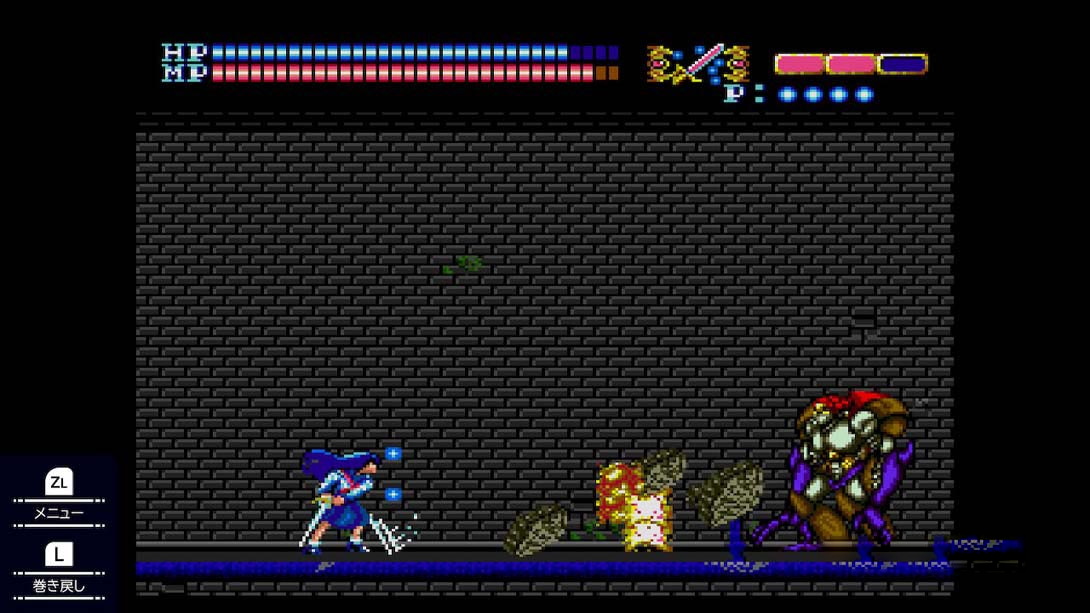The height and width of the screenshot is (613, 1090).
Task: Click the crossed sword weapon emblem
Action: 698,64
